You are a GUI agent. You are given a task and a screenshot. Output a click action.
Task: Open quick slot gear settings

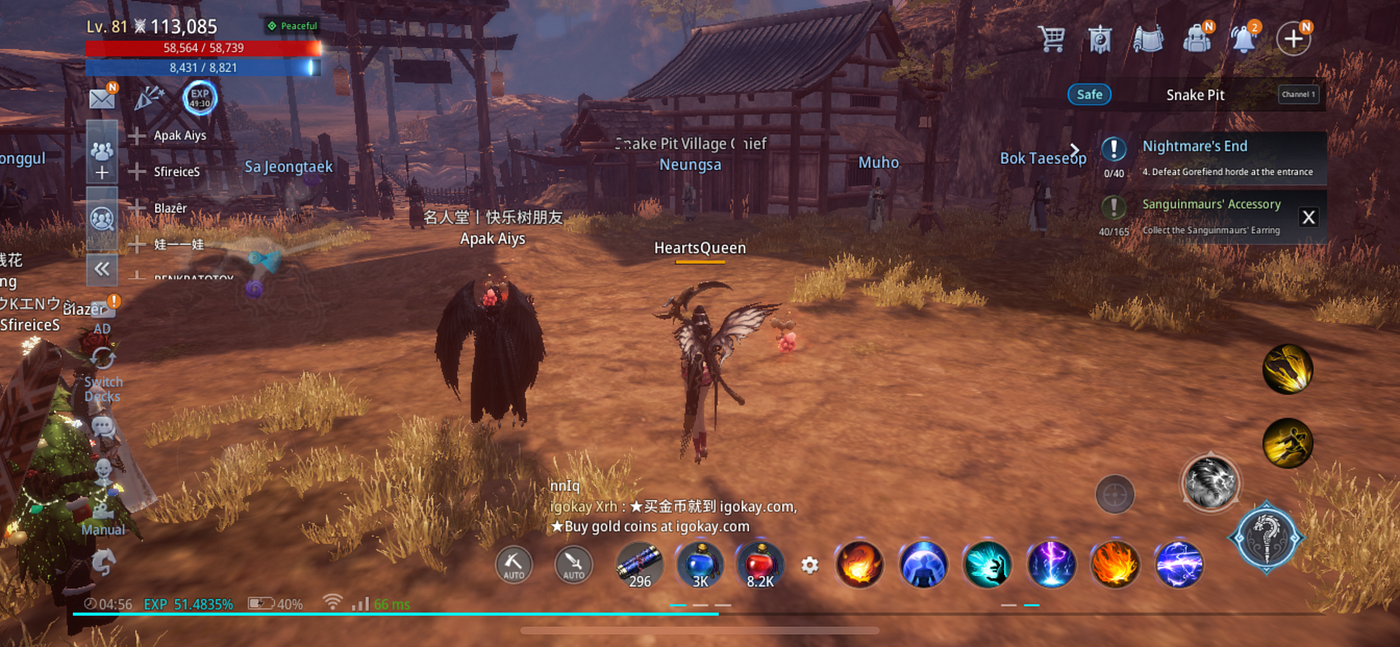[x=810, y=565]
